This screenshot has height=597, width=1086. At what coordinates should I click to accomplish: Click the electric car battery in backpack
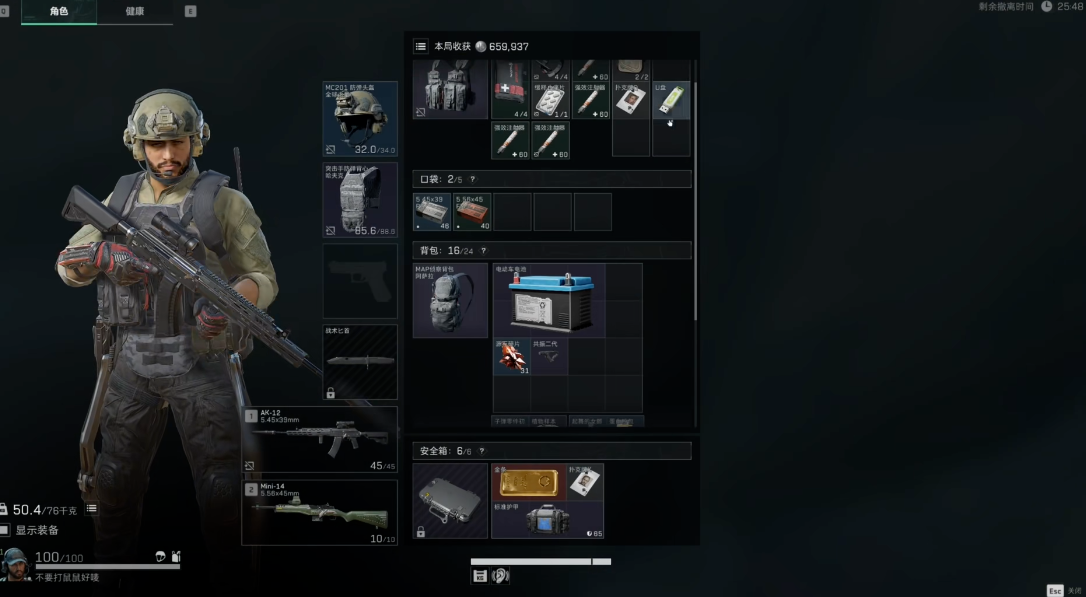[x=548, y=300]
